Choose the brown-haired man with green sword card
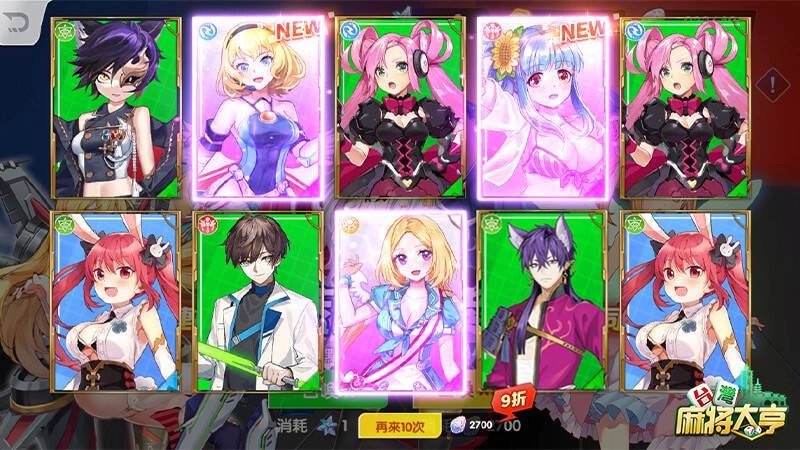Screen dimensions: 800x450 point(257,301)
